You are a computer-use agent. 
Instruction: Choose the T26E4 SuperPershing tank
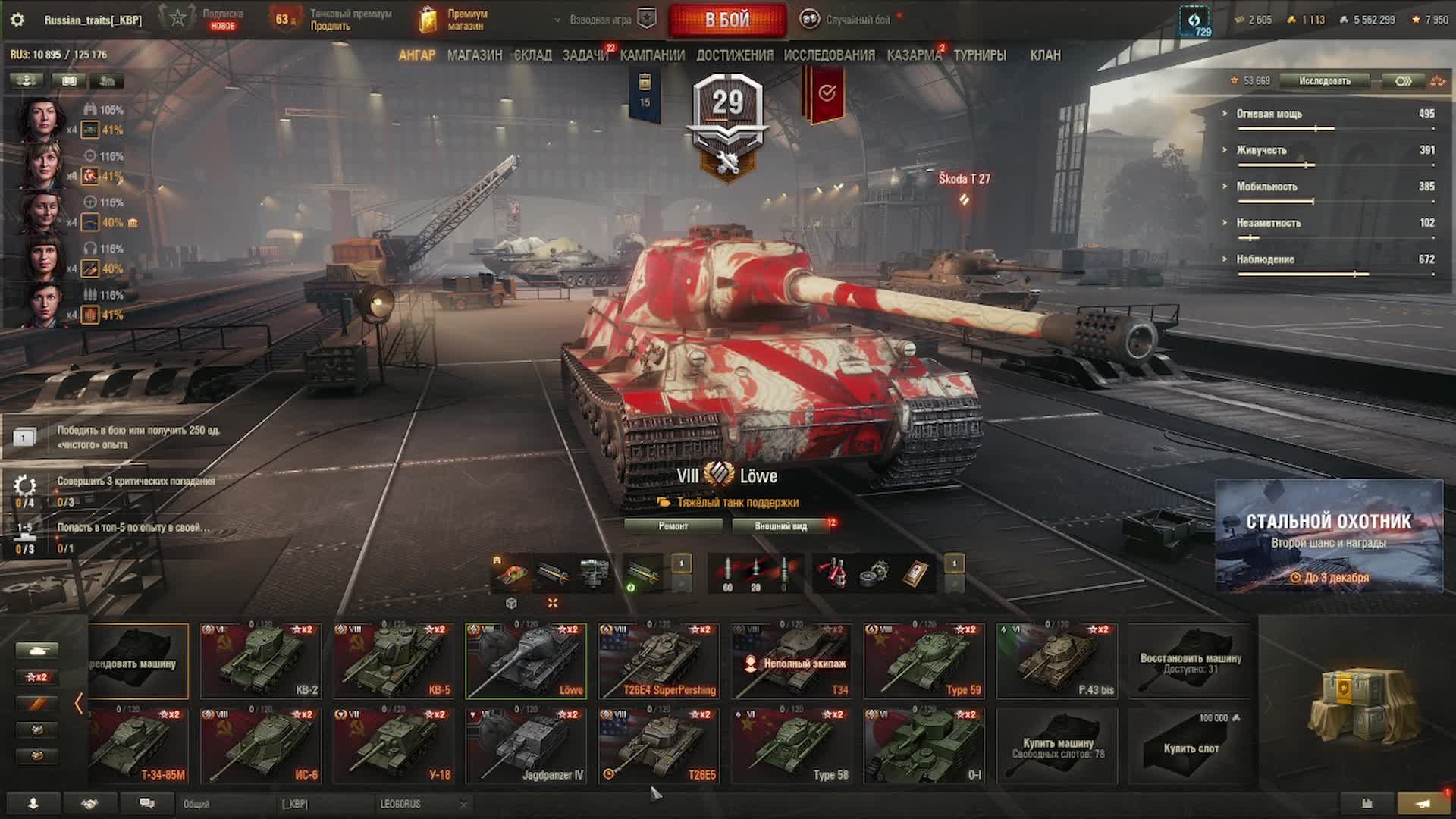click(658, 661)
